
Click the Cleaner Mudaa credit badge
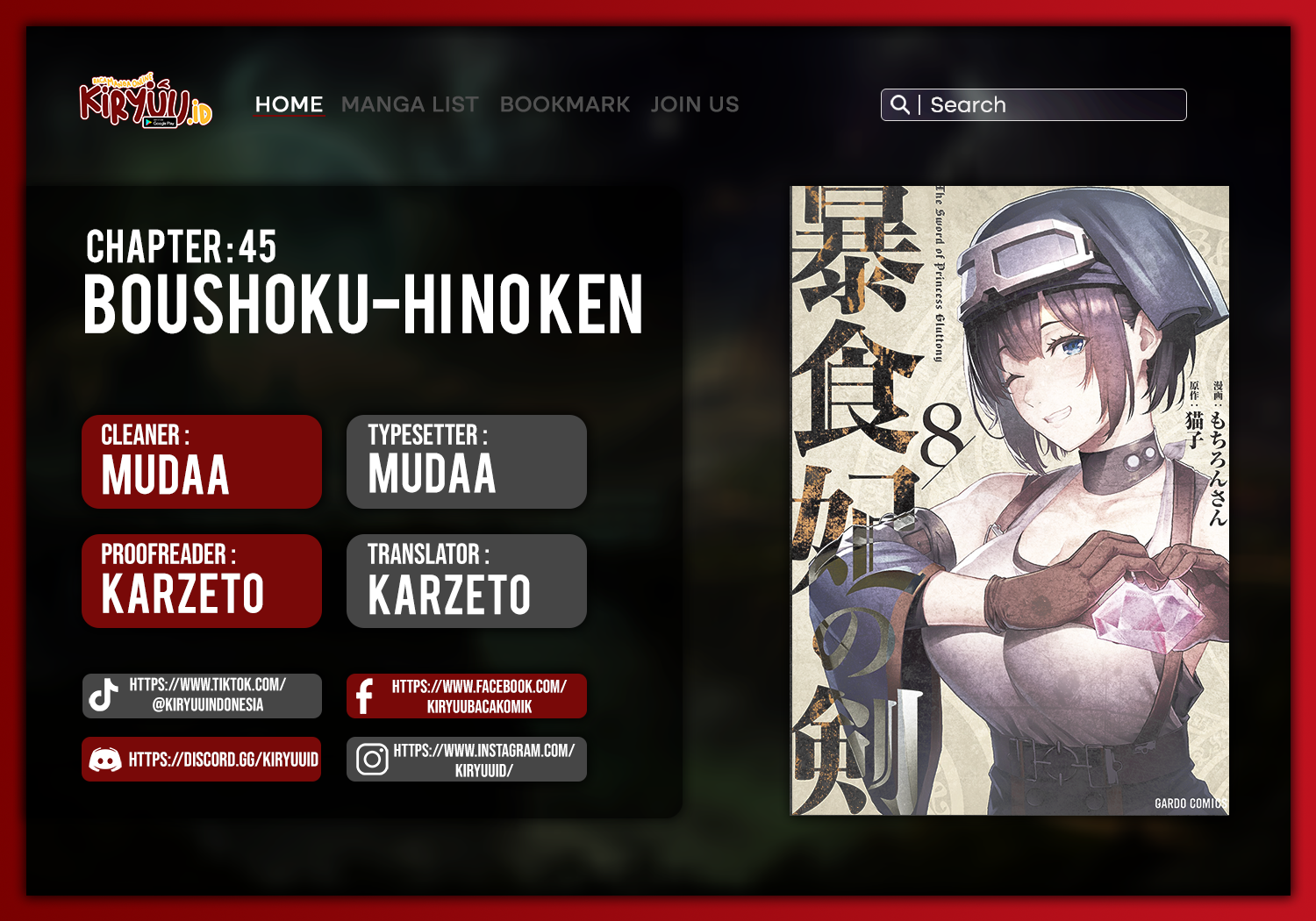202,461
